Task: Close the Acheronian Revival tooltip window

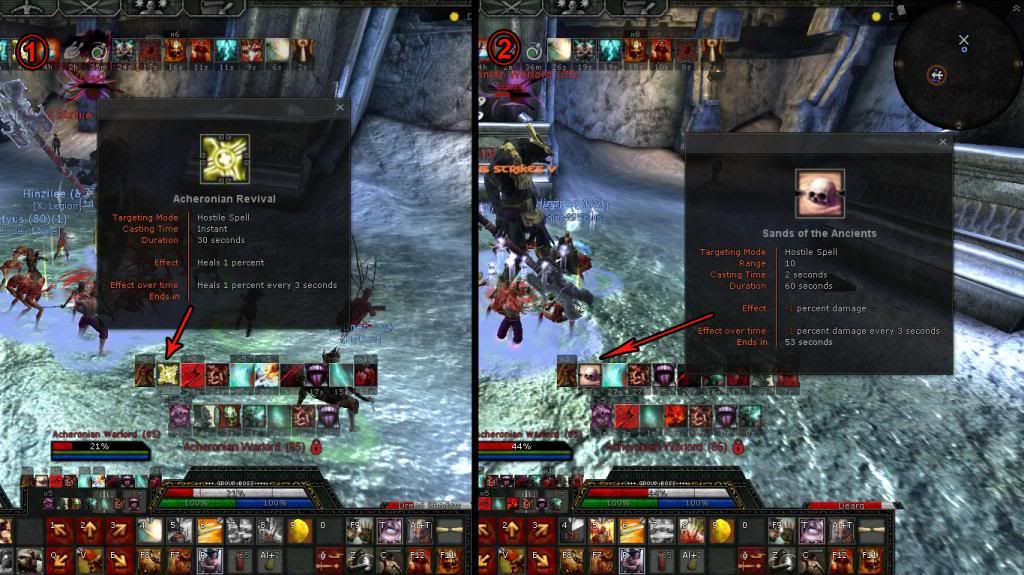Action: [x=340, y=107]
